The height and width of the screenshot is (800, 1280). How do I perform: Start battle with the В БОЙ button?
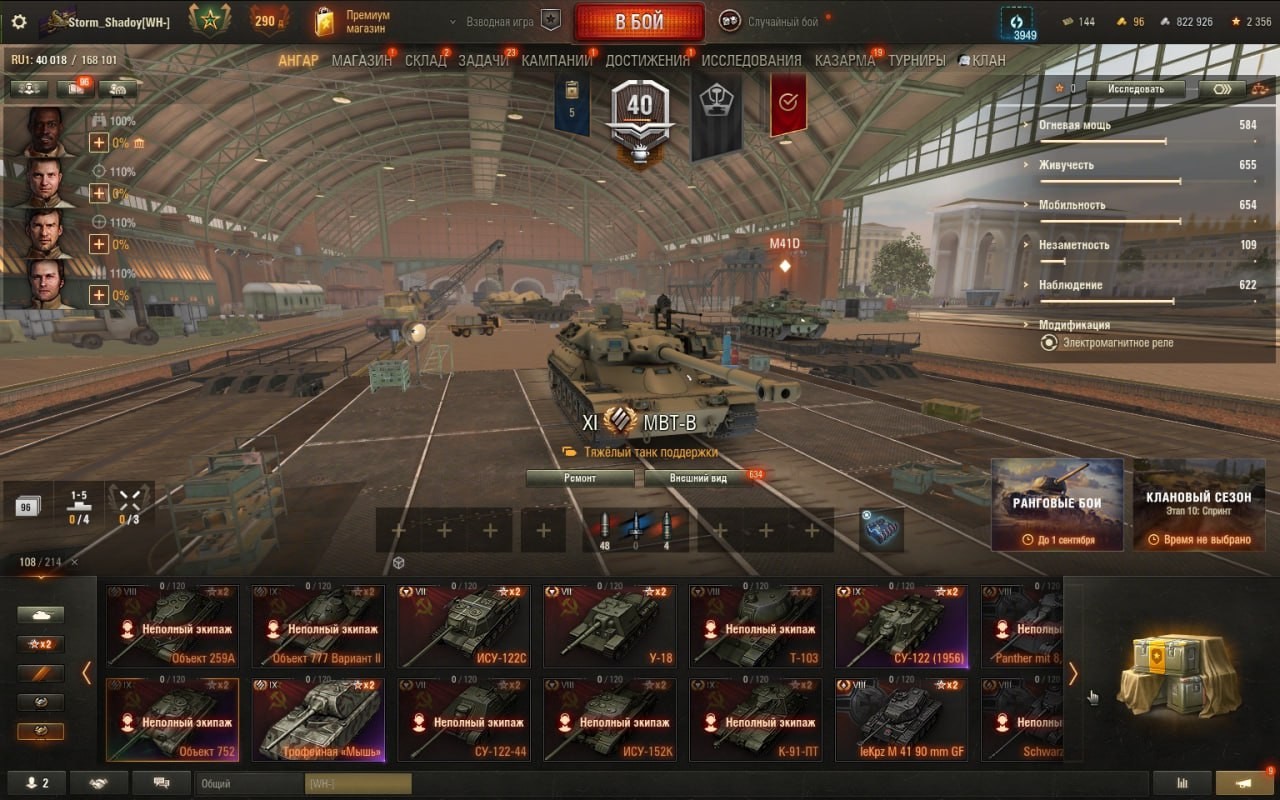tap(638, 22)
